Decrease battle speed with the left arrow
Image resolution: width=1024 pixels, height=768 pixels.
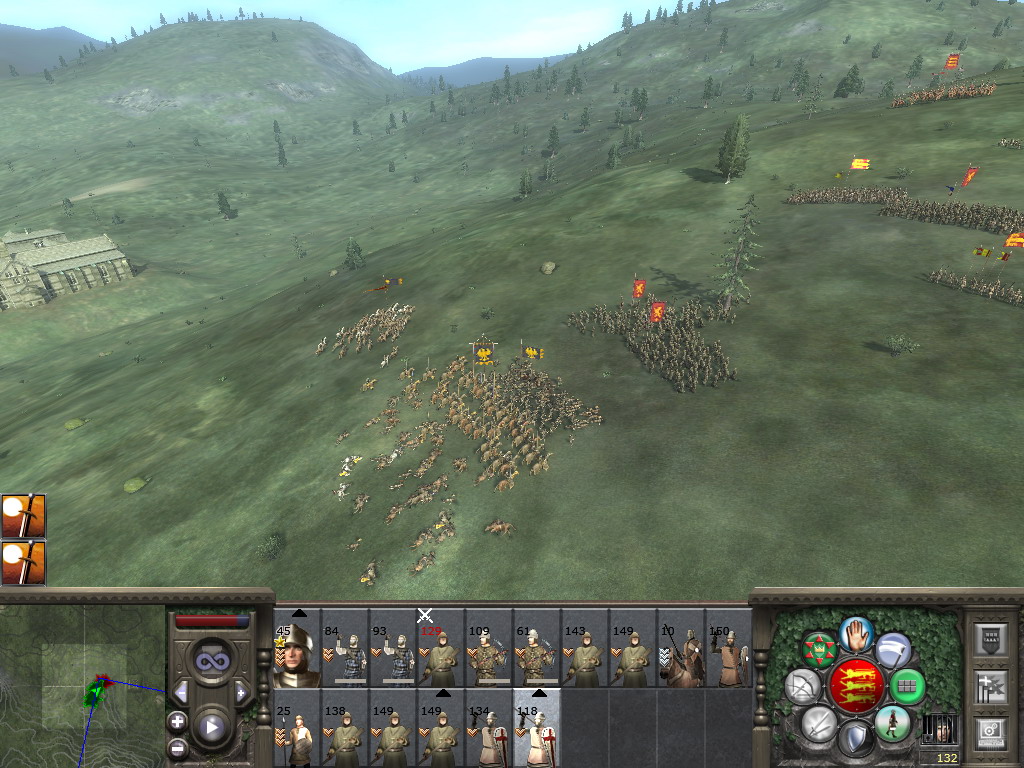[x=181, y=692]
